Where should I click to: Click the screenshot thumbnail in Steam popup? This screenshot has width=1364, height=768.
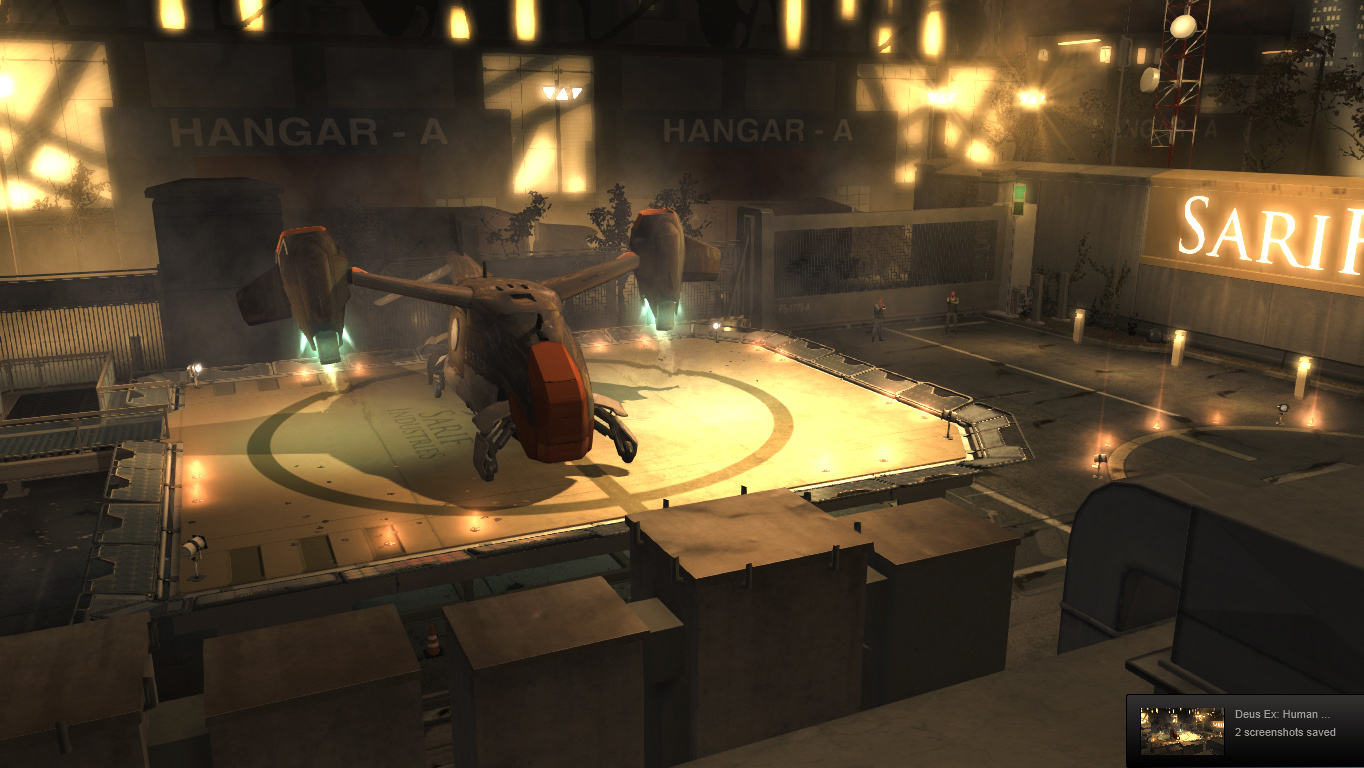point(1182,731)
